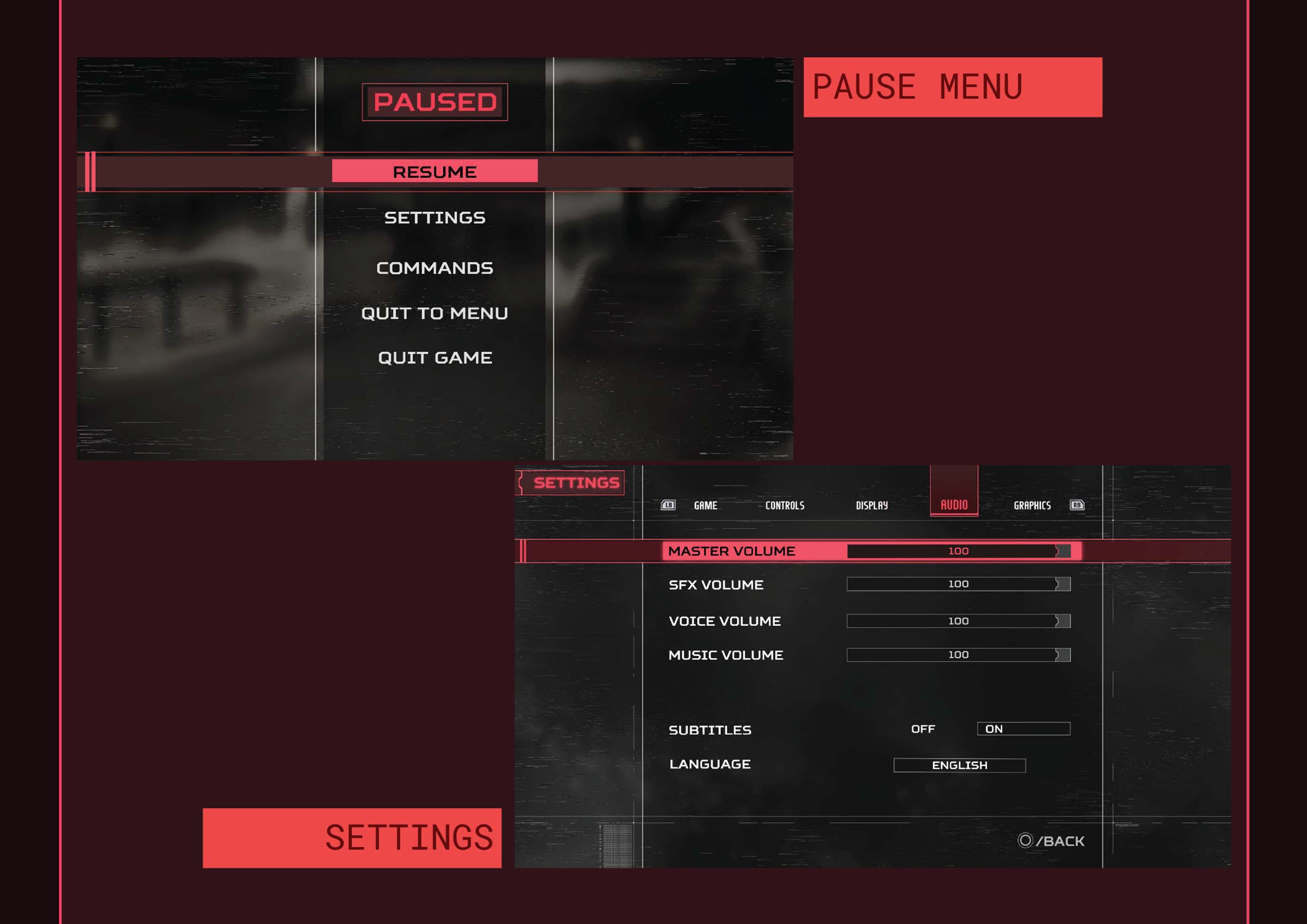Turn subtitles off
Viewport: 1307px width, 924px height.
tap(923, 730)
